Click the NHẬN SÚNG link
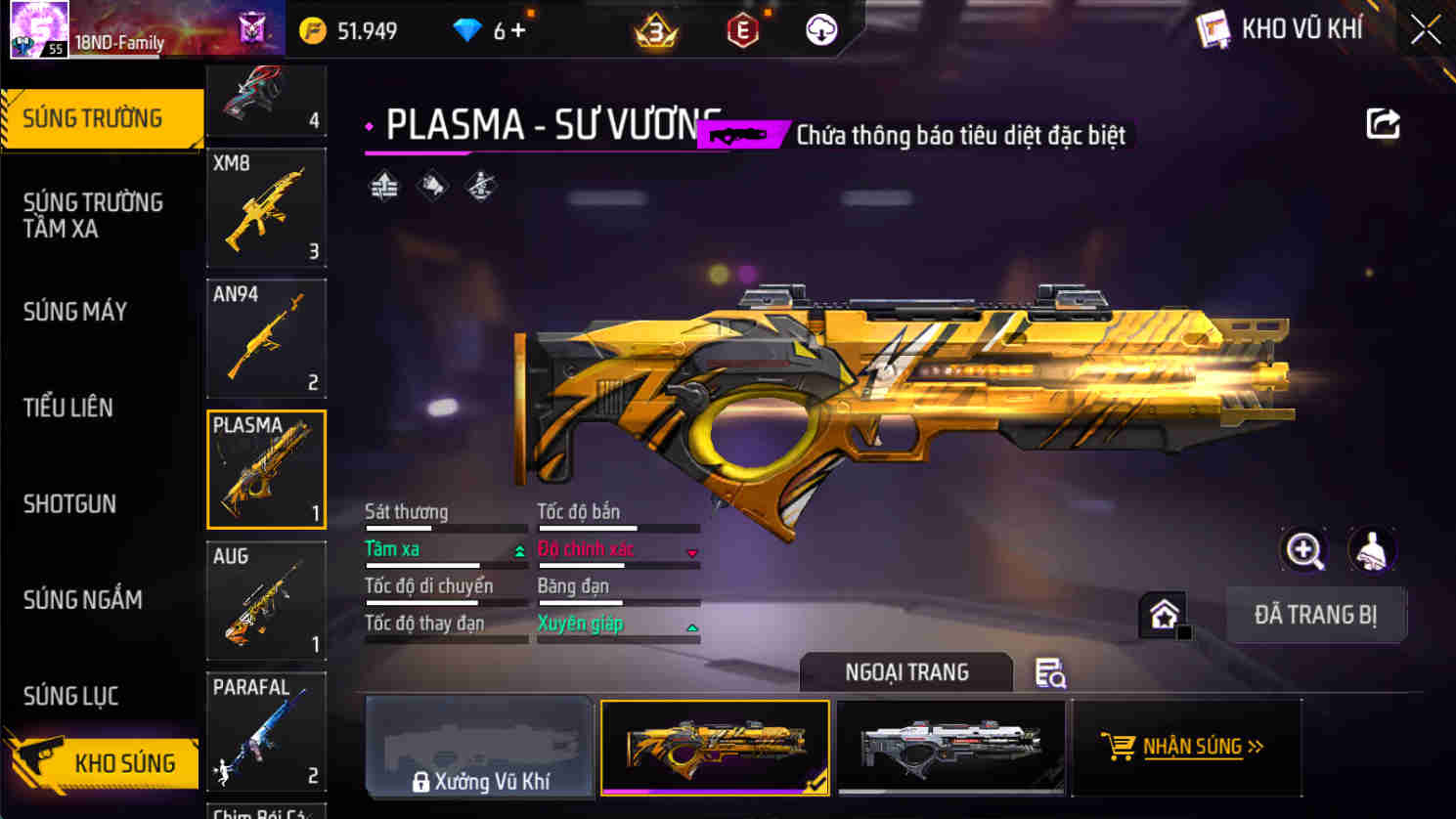Screen dimensions: 1456x819 (x=1194, y=746)
